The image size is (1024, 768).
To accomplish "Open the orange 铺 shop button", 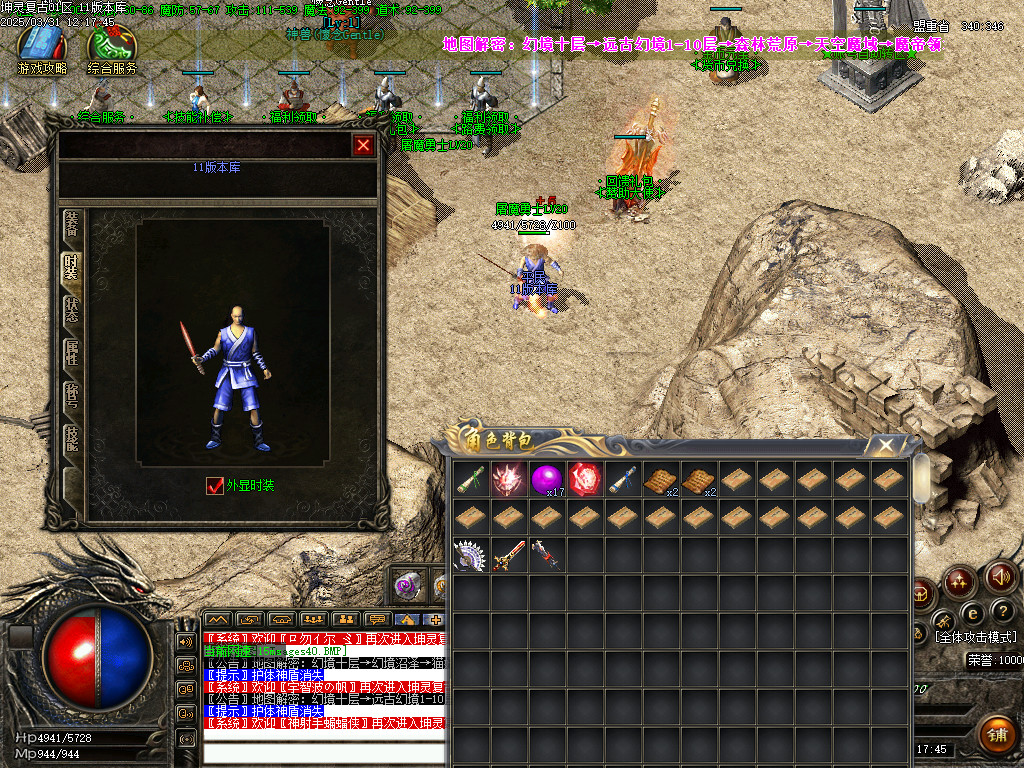I will point(995,735).
